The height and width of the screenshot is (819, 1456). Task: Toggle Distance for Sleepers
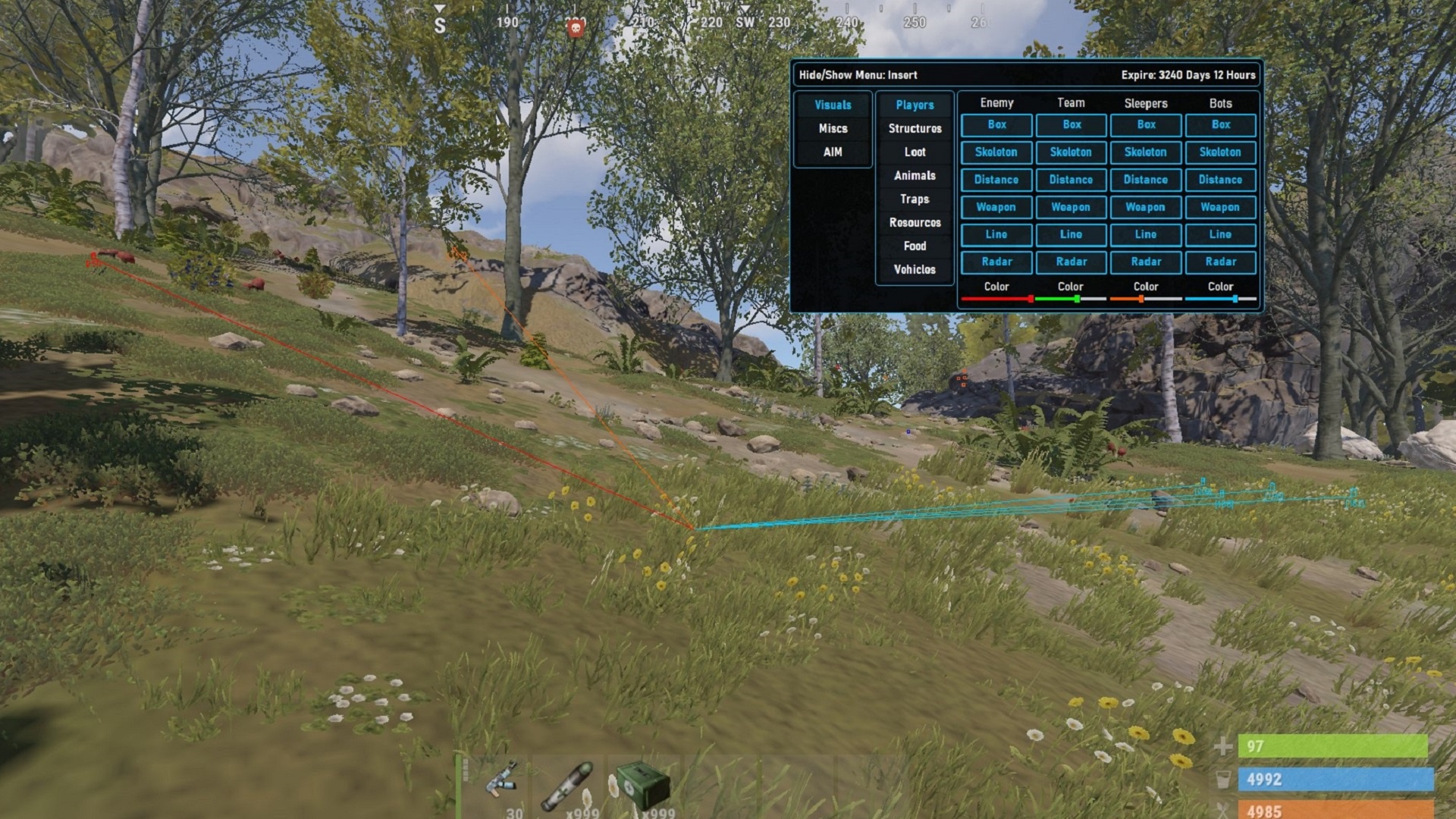(x=1145, y=180)
